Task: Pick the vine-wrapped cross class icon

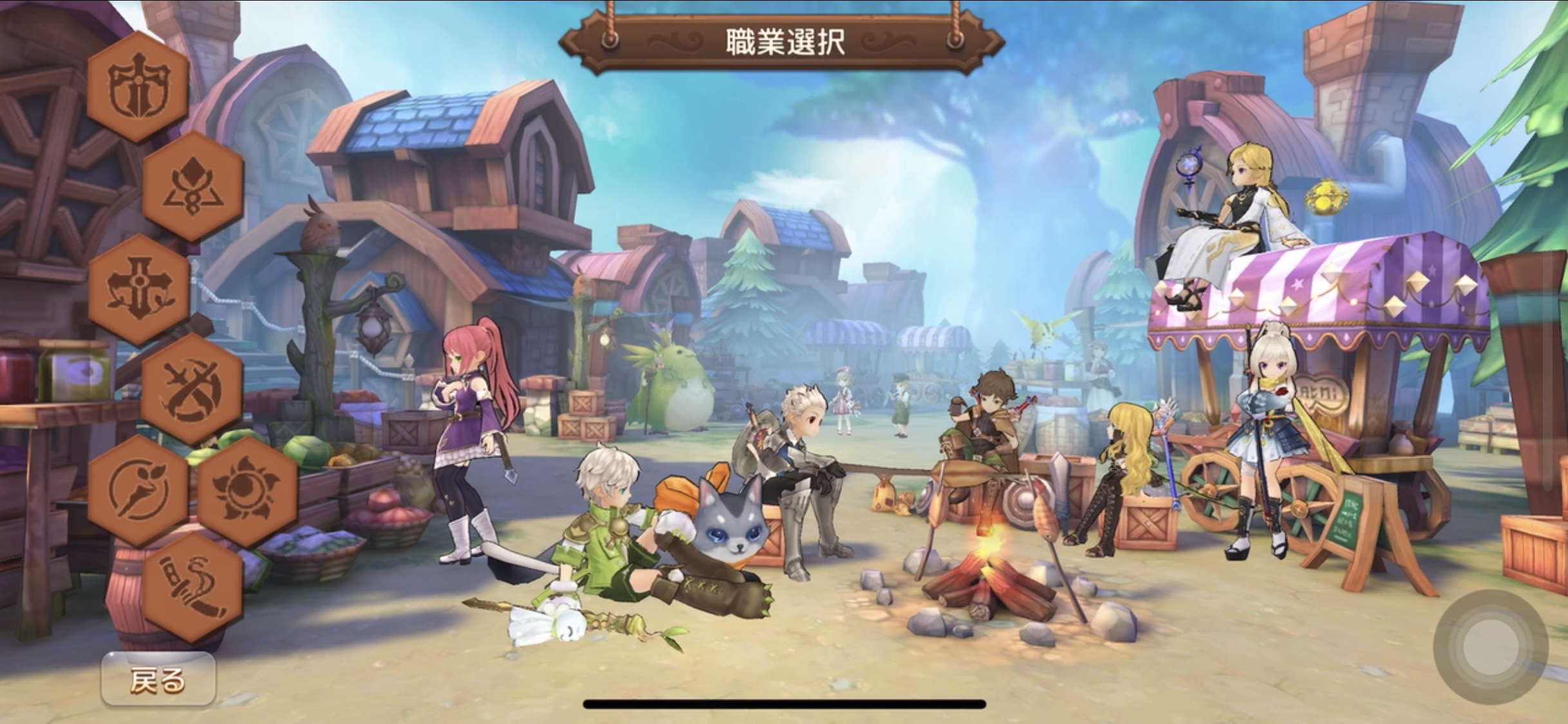Action: point(138,289)
